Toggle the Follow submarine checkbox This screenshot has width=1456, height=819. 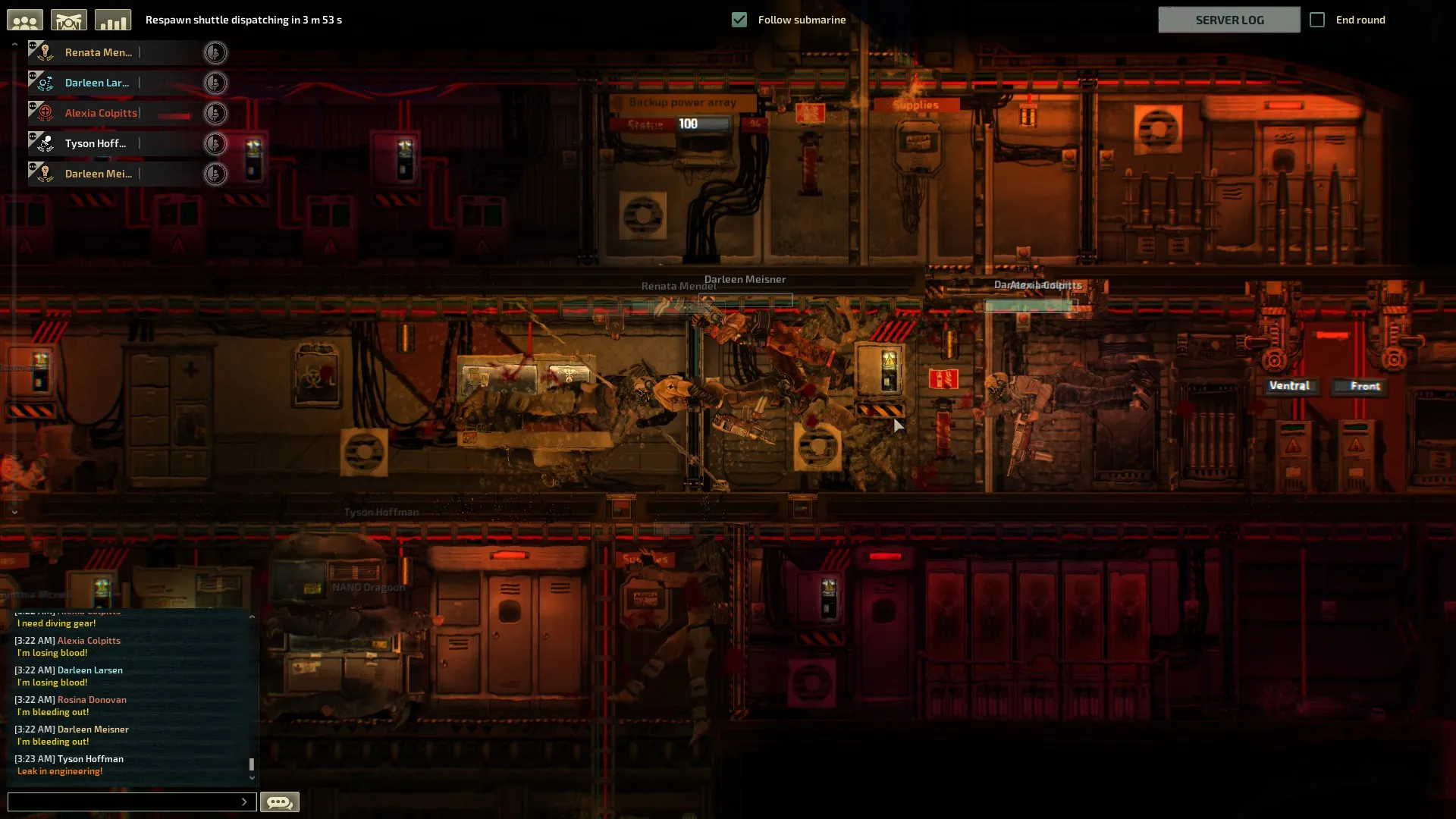pos(739,20)
